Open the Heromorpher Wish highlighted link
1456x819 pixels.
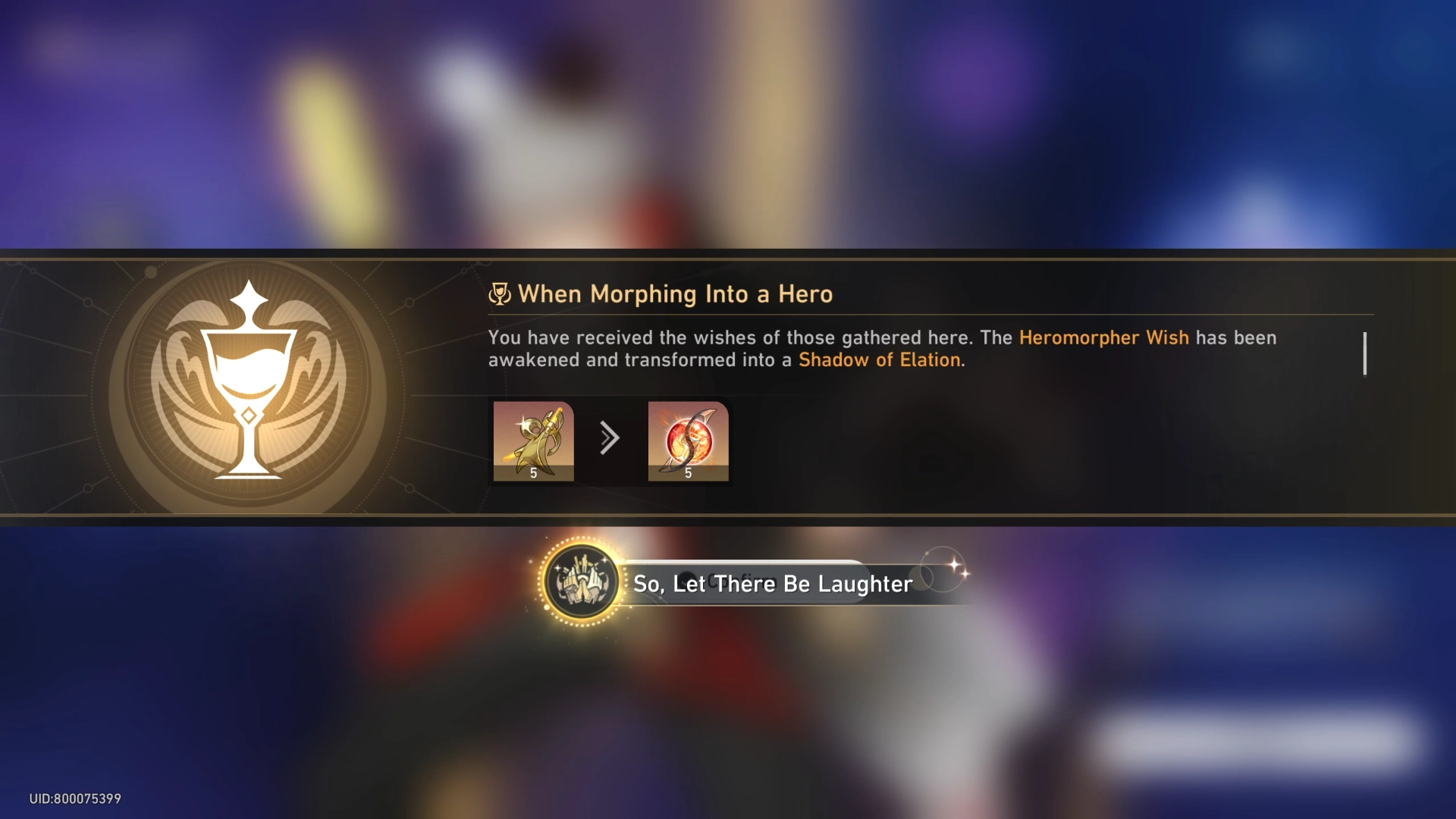[1103, 338]
